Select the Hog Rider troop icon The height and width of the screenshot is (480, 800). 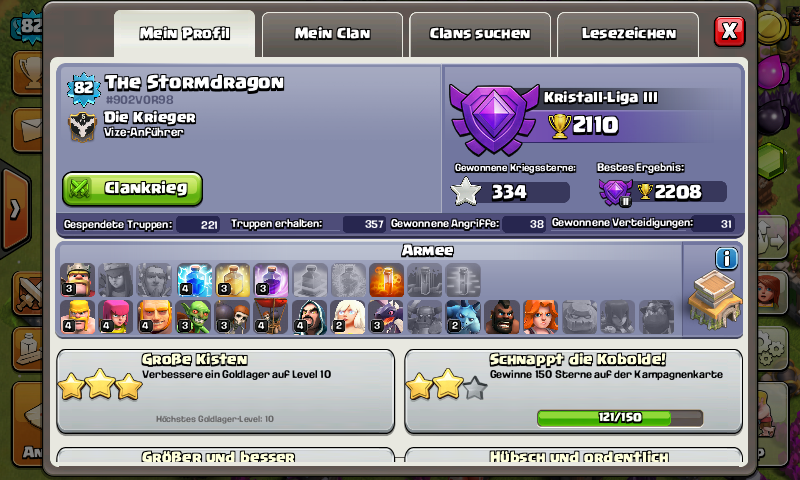click(x=502, y=317)
